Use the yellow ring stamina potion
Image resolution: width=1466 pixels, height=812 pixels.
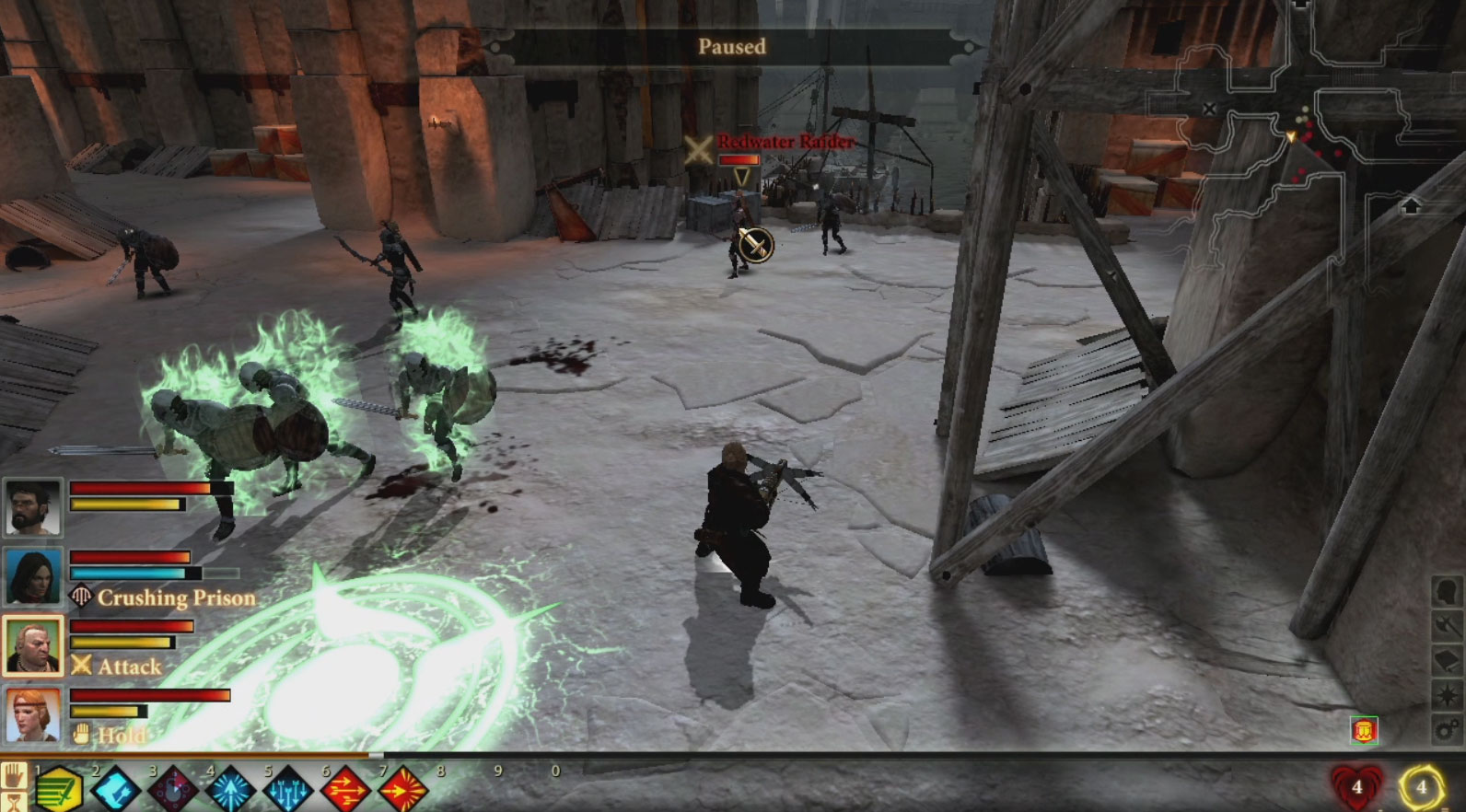click(1421, 787)
